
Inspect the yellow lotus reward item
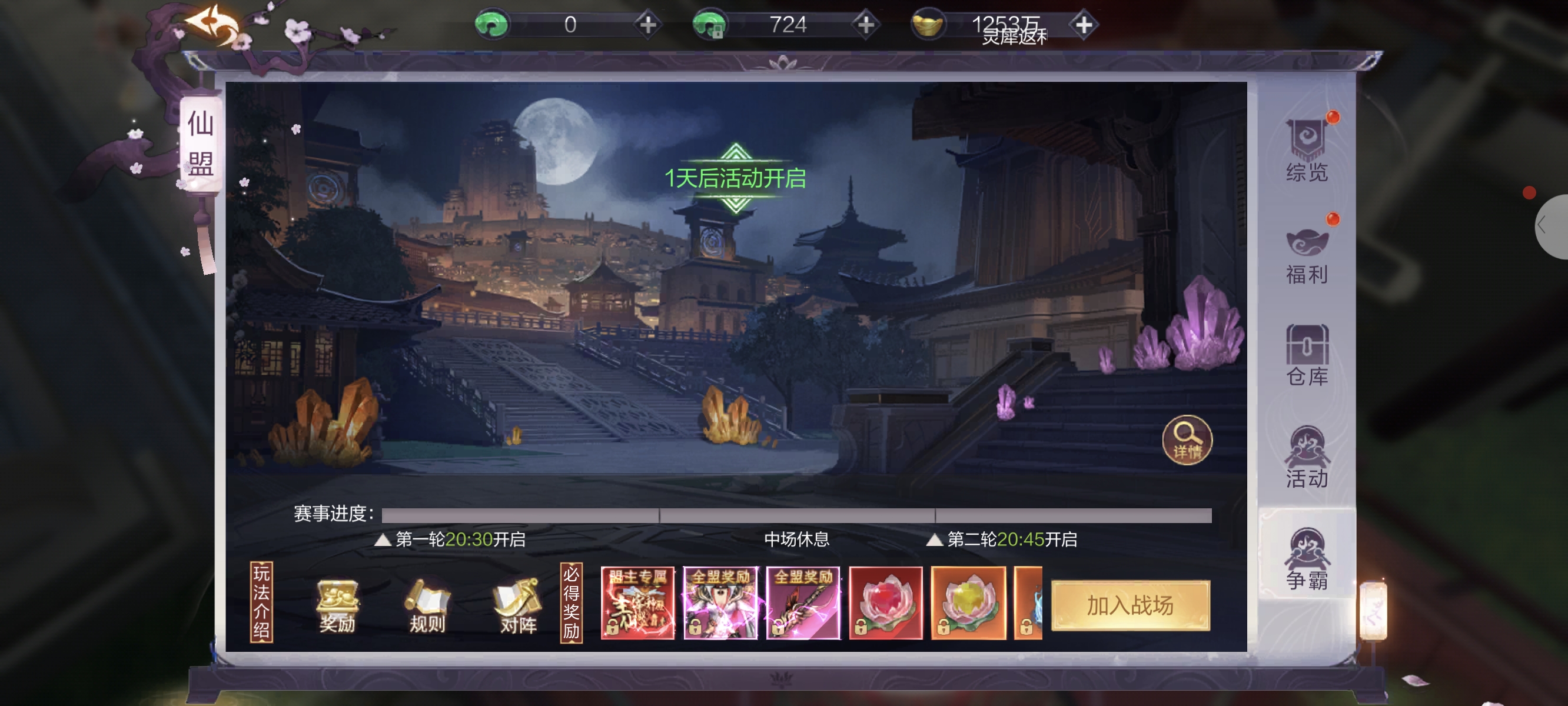[x=968, y=602]
